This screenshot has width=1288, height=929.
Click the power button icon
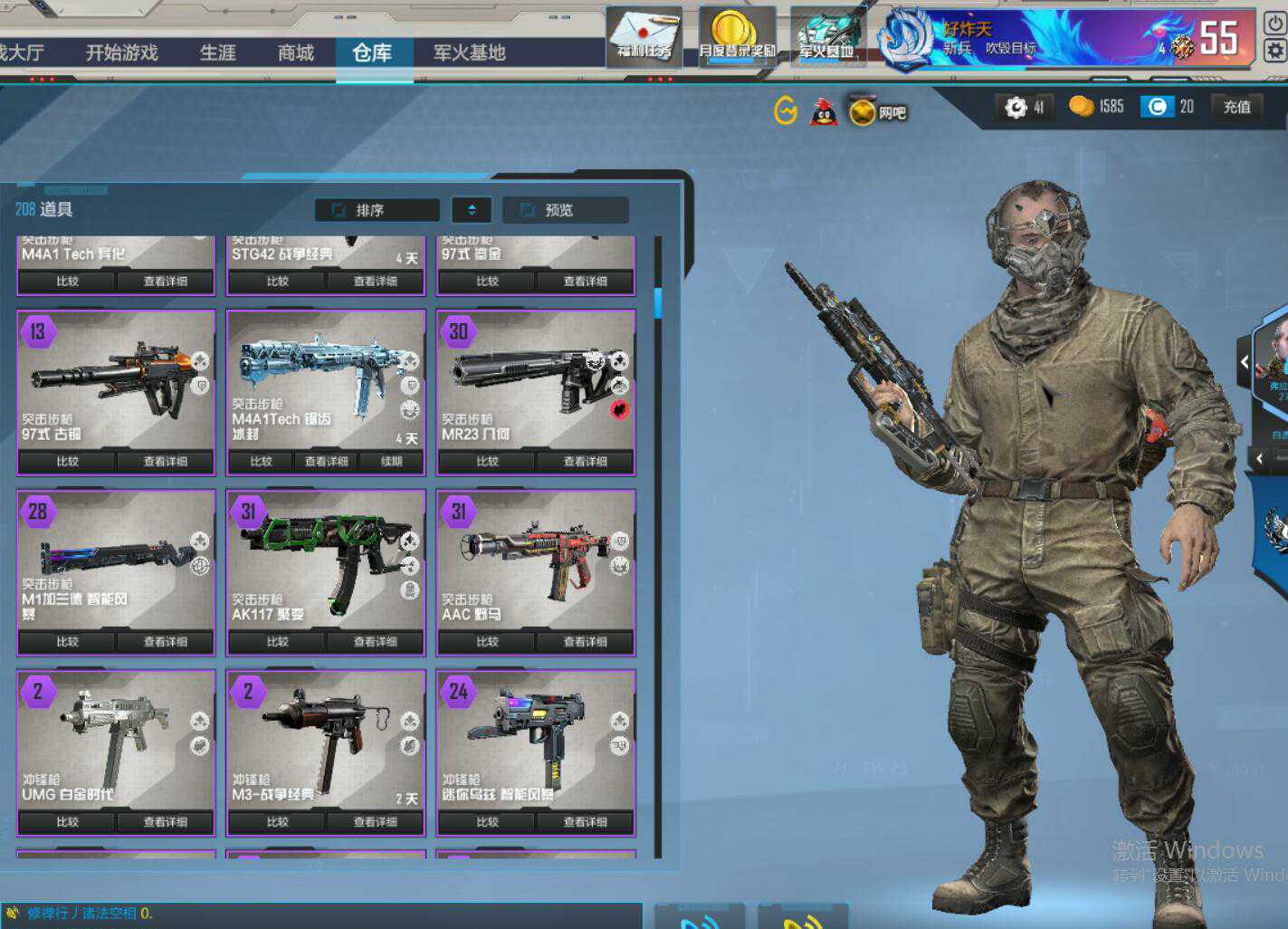[x=1274, y=22]
